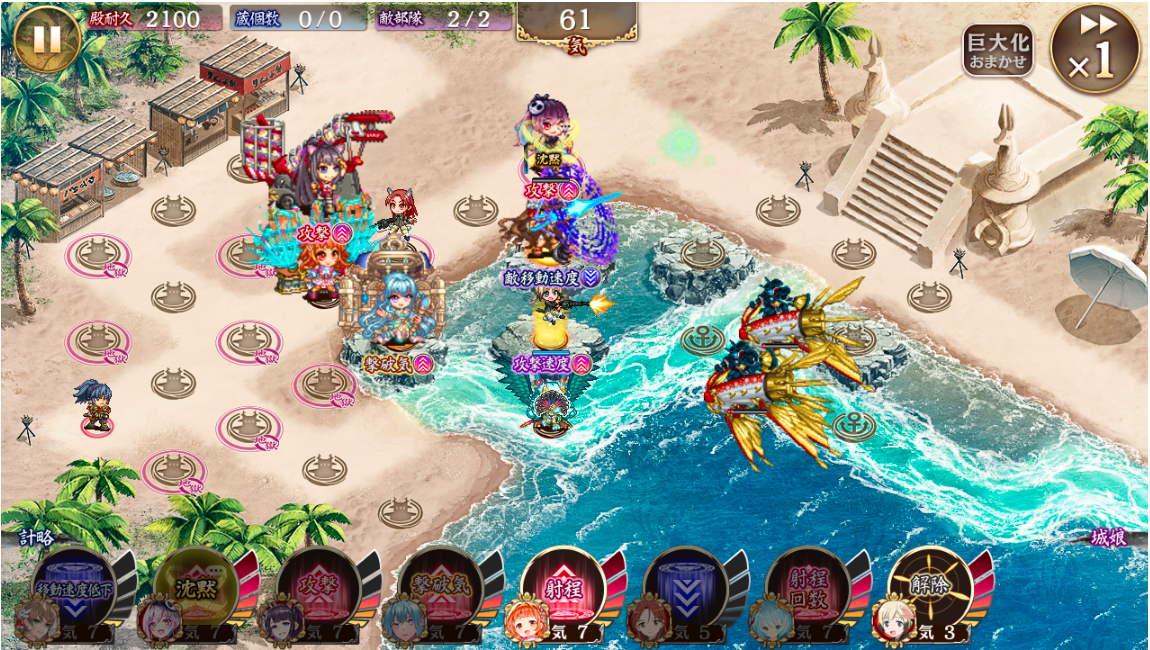Activate the 解除 dispel stratagem
Image resolution: width=1150 pixels, height=650 pixels.
click(929, 587)
